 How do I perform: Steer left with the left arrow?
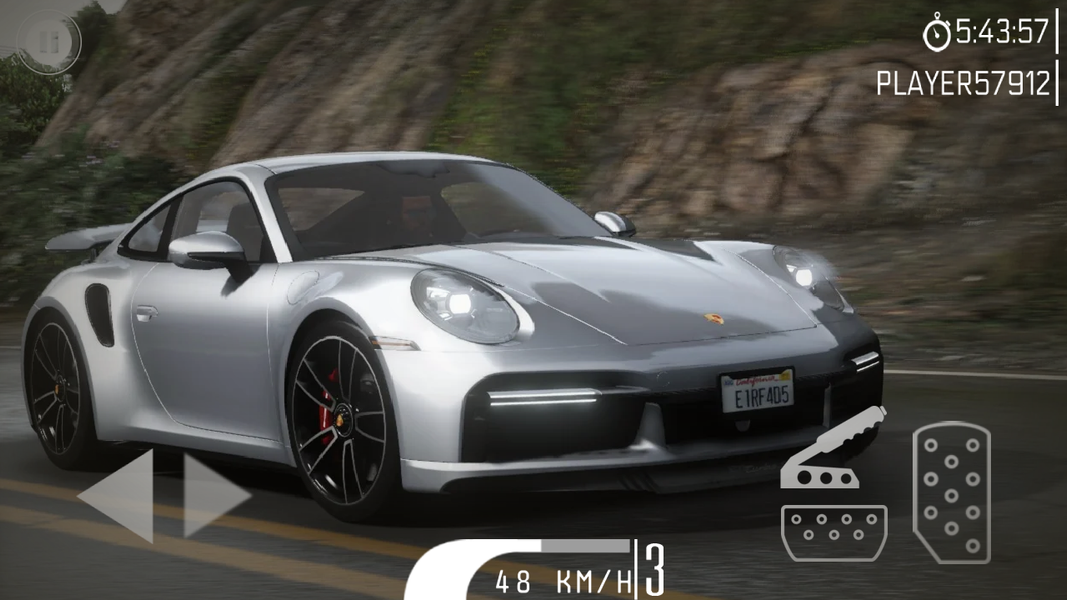click(x=119, y=496)
